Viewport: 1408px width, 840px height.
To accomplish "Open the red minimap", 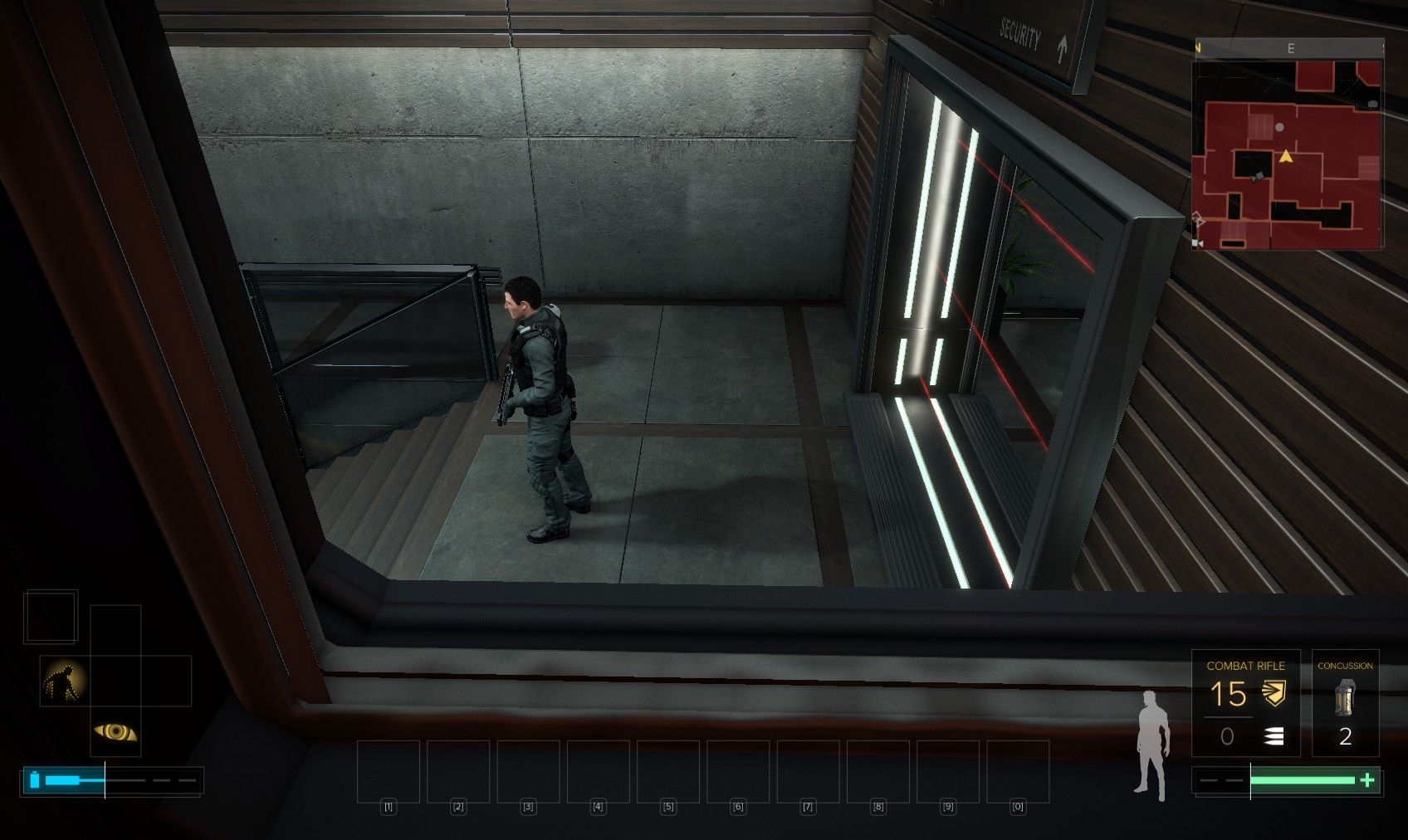I will click(x=1287, y=154).
